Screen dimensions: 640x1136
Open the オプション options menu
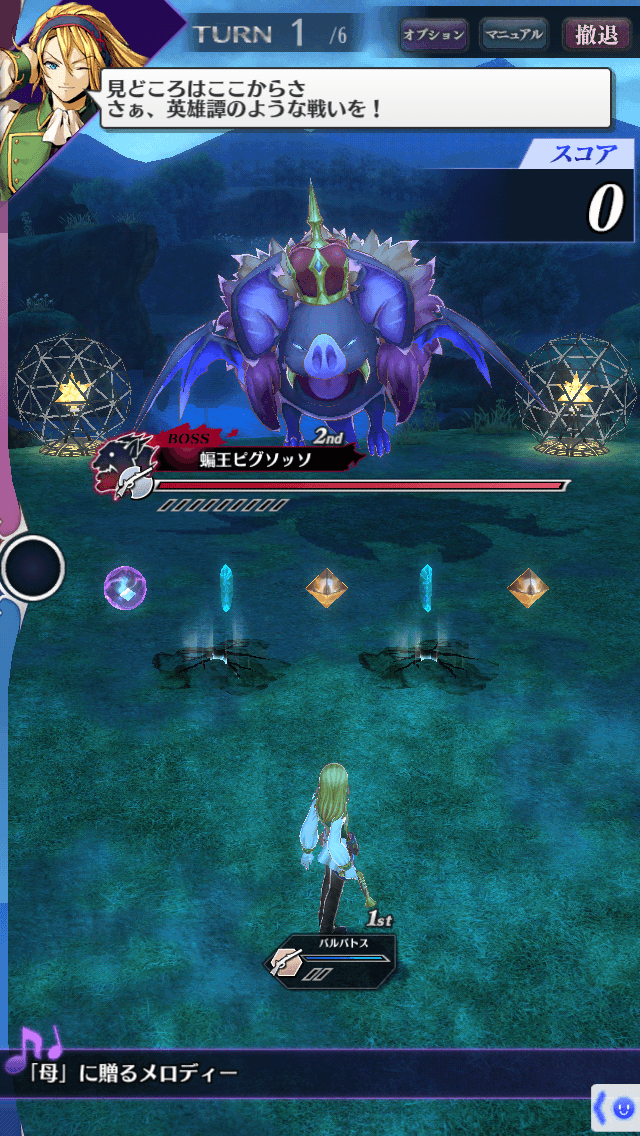(x=434, y=35)
